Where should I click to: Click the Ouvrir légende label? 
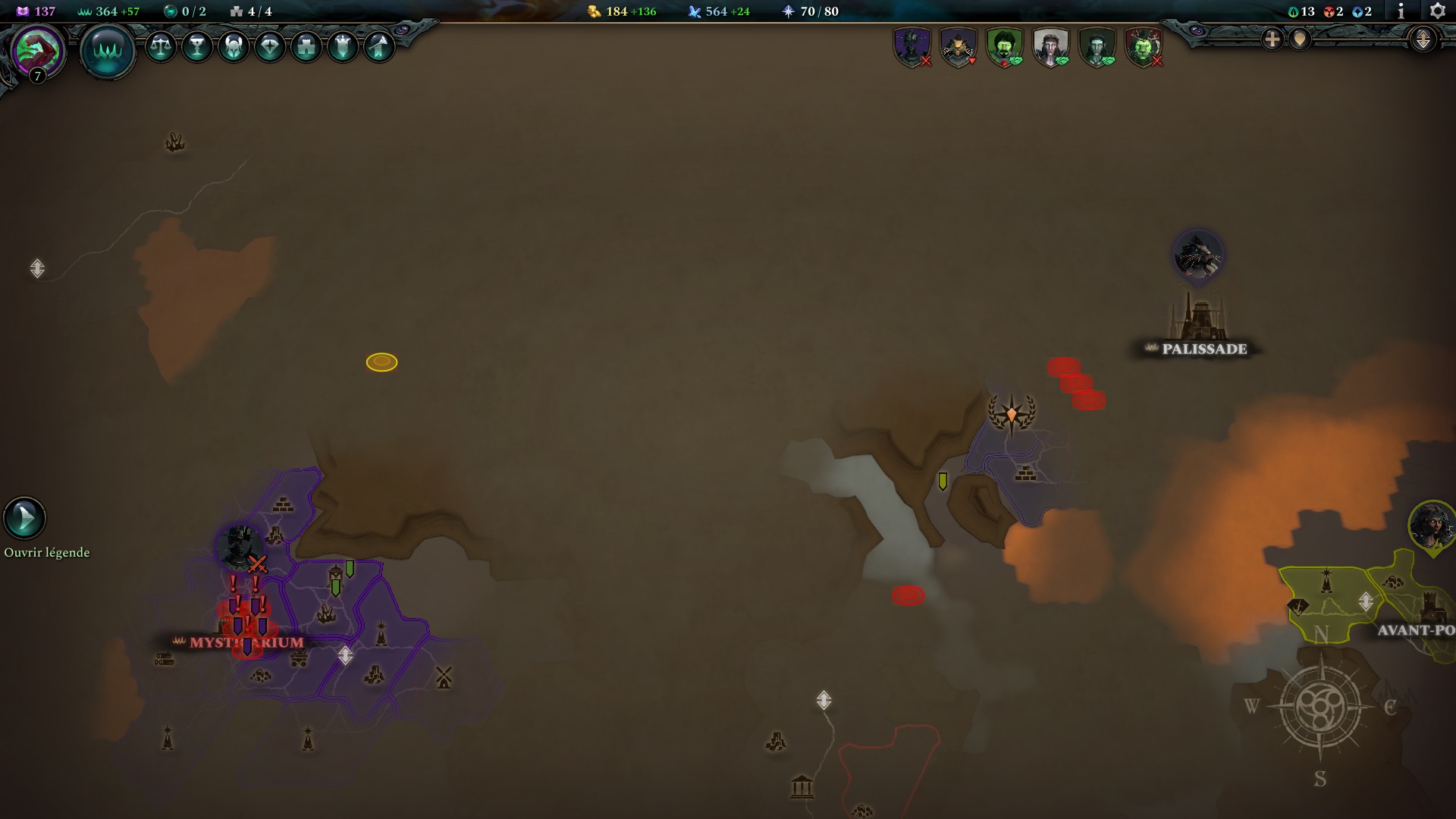(45, 552)
